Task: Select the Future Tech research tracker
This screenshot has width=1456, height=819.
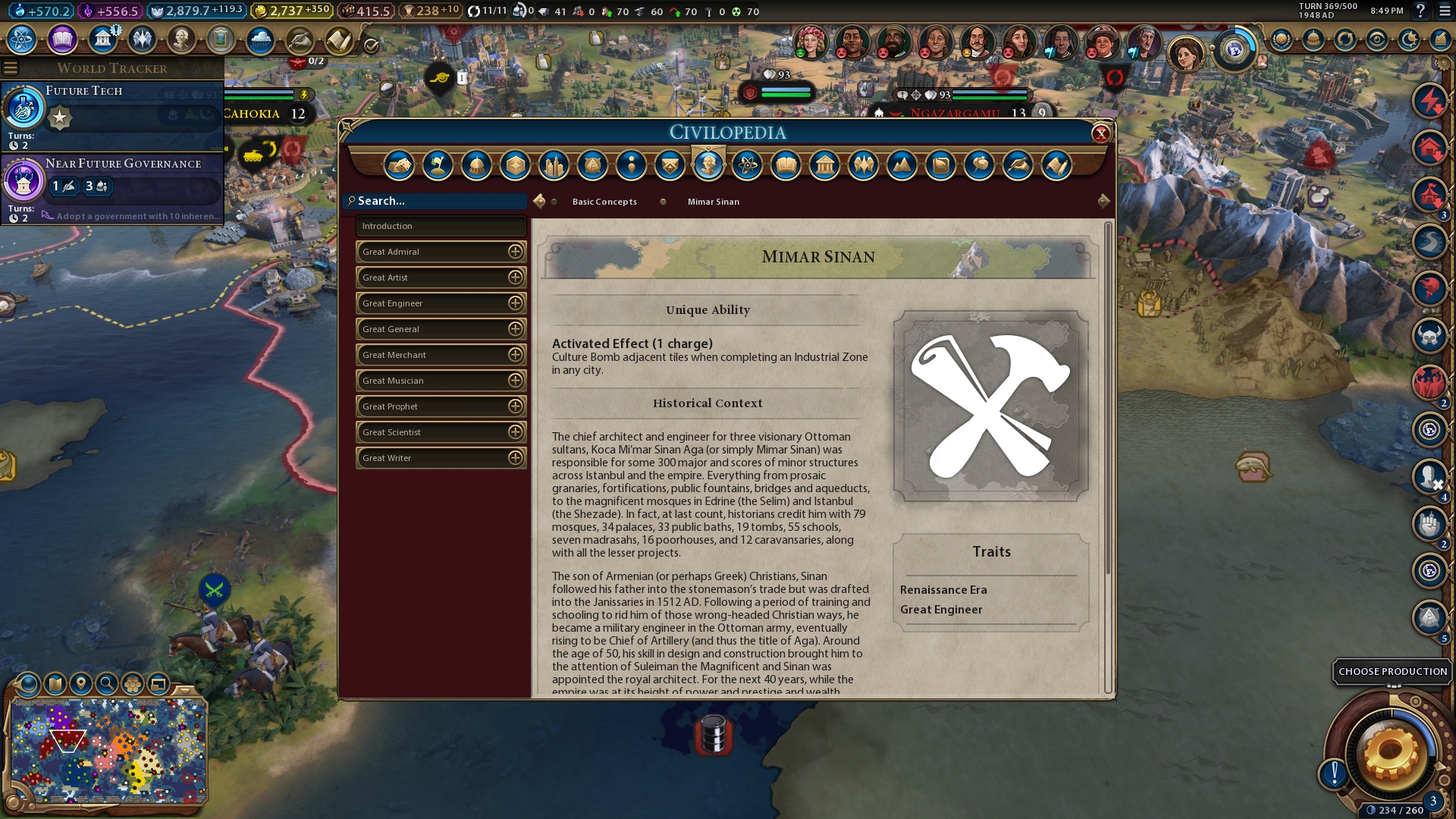Action: tap(112, 116)
